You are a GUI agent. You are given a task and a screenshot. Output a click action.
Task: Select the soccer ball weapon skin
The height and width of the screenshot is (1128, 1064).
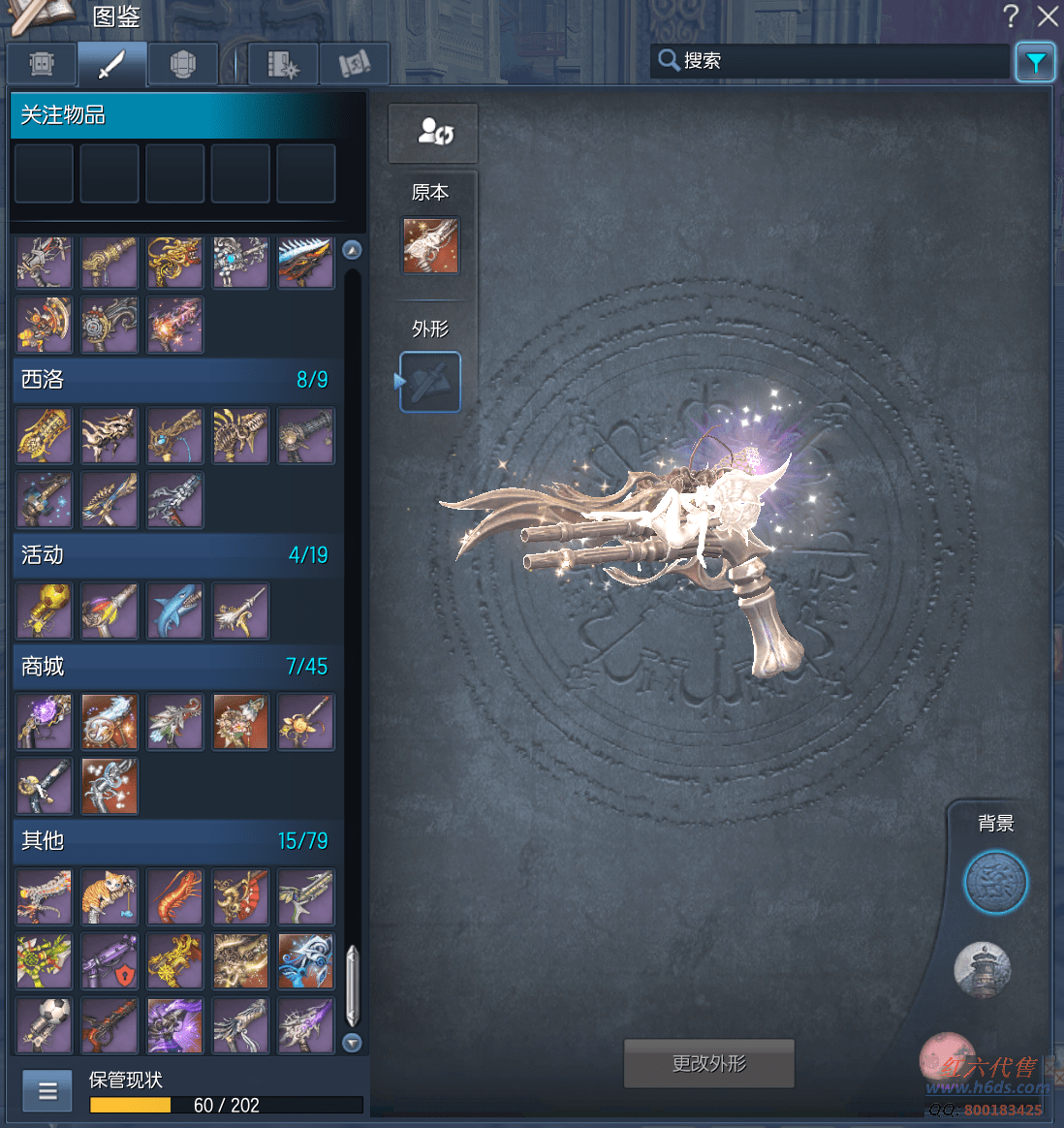(x=44, y=1025)
